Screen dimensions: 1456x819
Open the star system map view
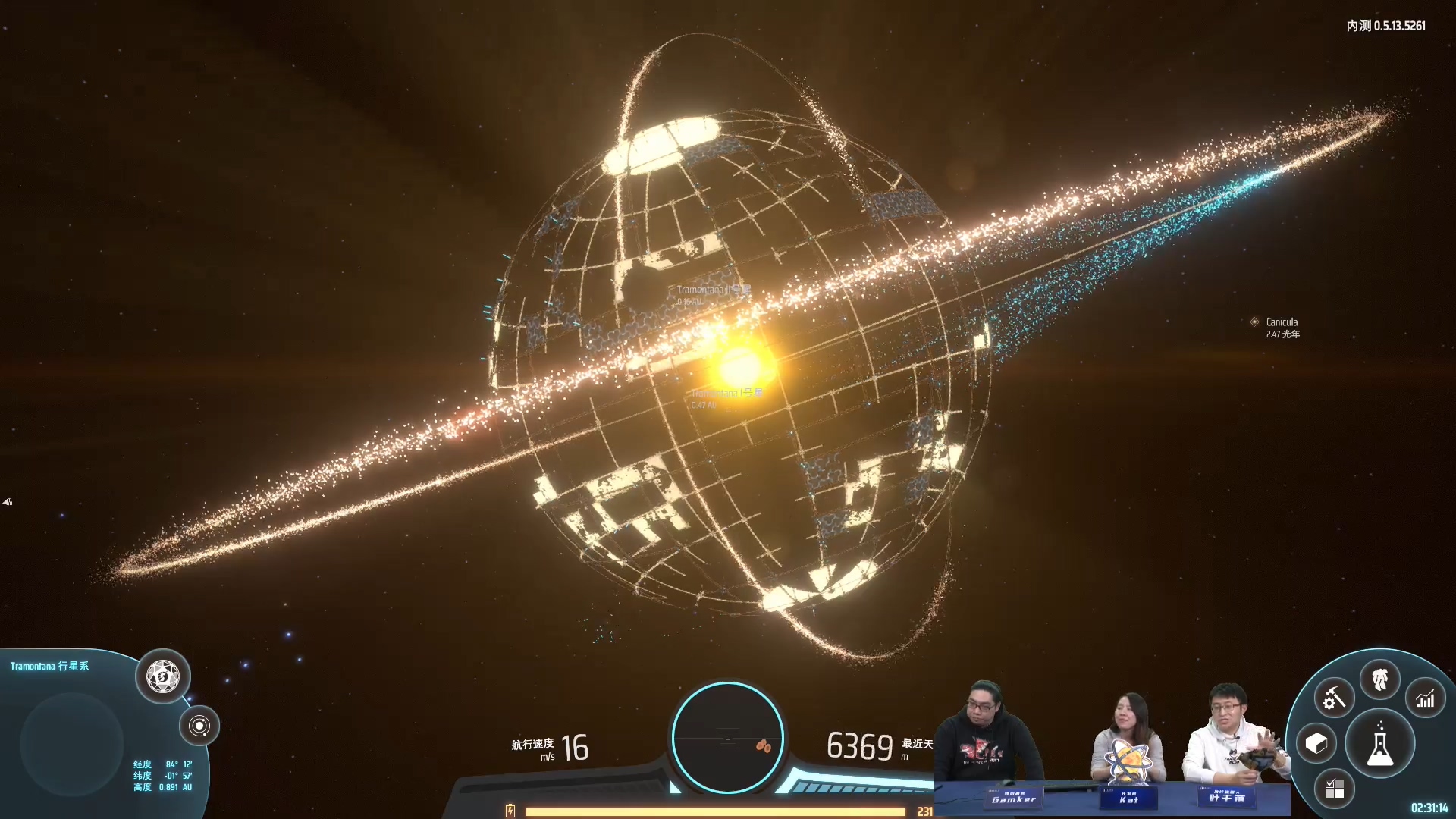(x=199, y=726)
